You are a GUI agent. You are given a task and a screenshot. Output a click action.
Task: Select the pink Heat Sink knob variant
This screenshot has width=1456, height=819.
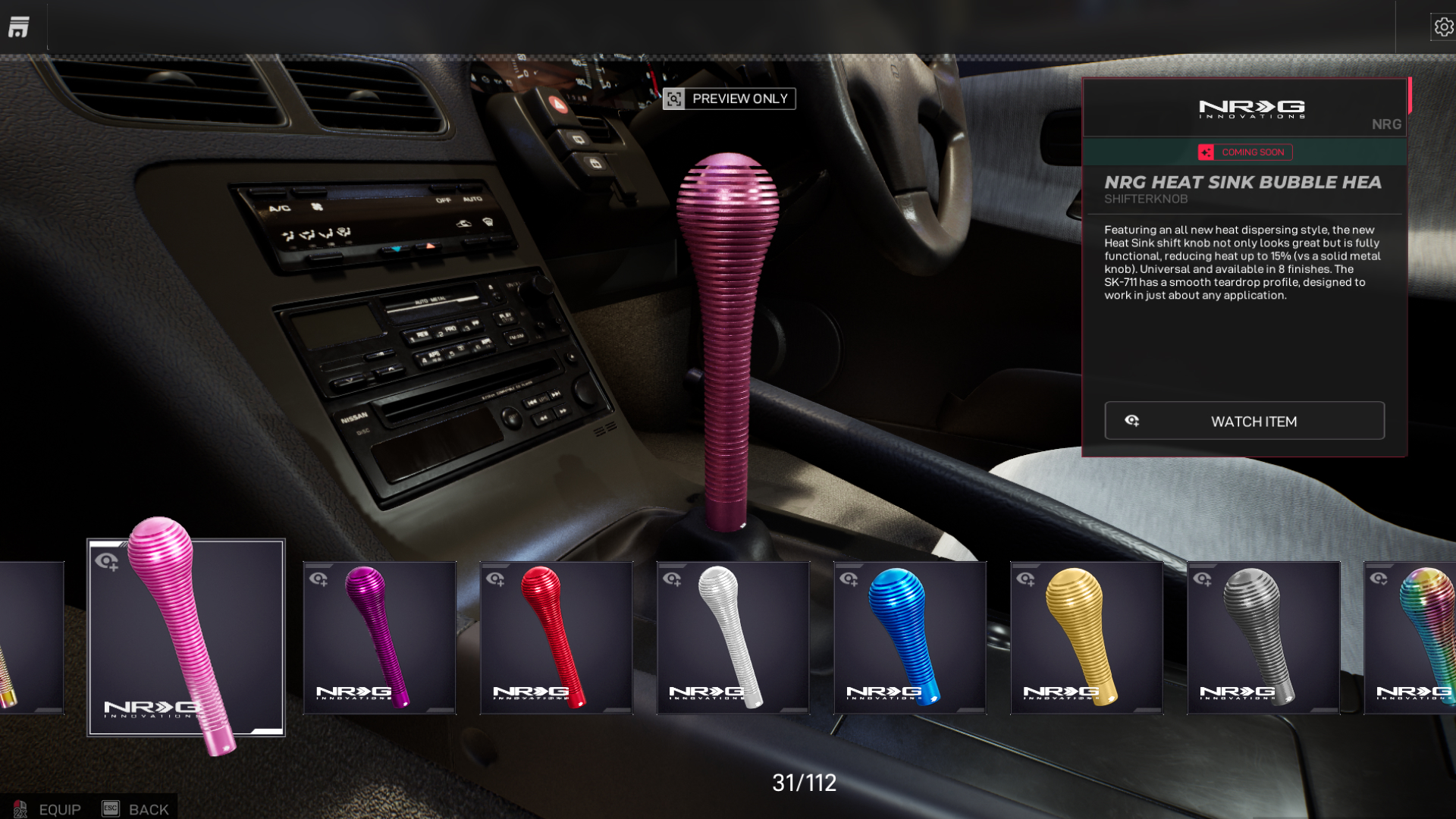pyautogui.click(x=184, y=637)
